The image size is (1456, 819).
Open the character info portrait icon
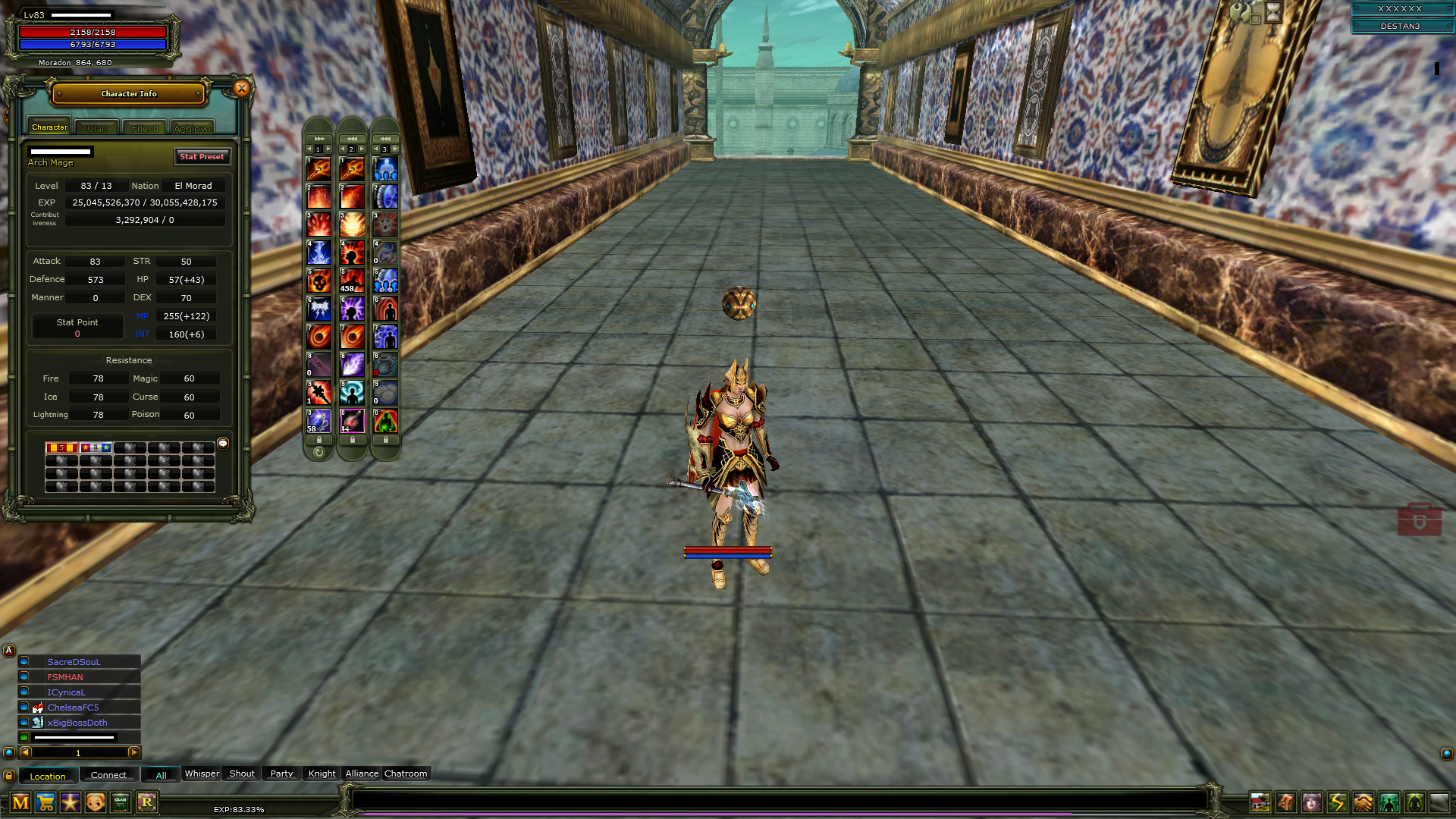(1313, 802)
